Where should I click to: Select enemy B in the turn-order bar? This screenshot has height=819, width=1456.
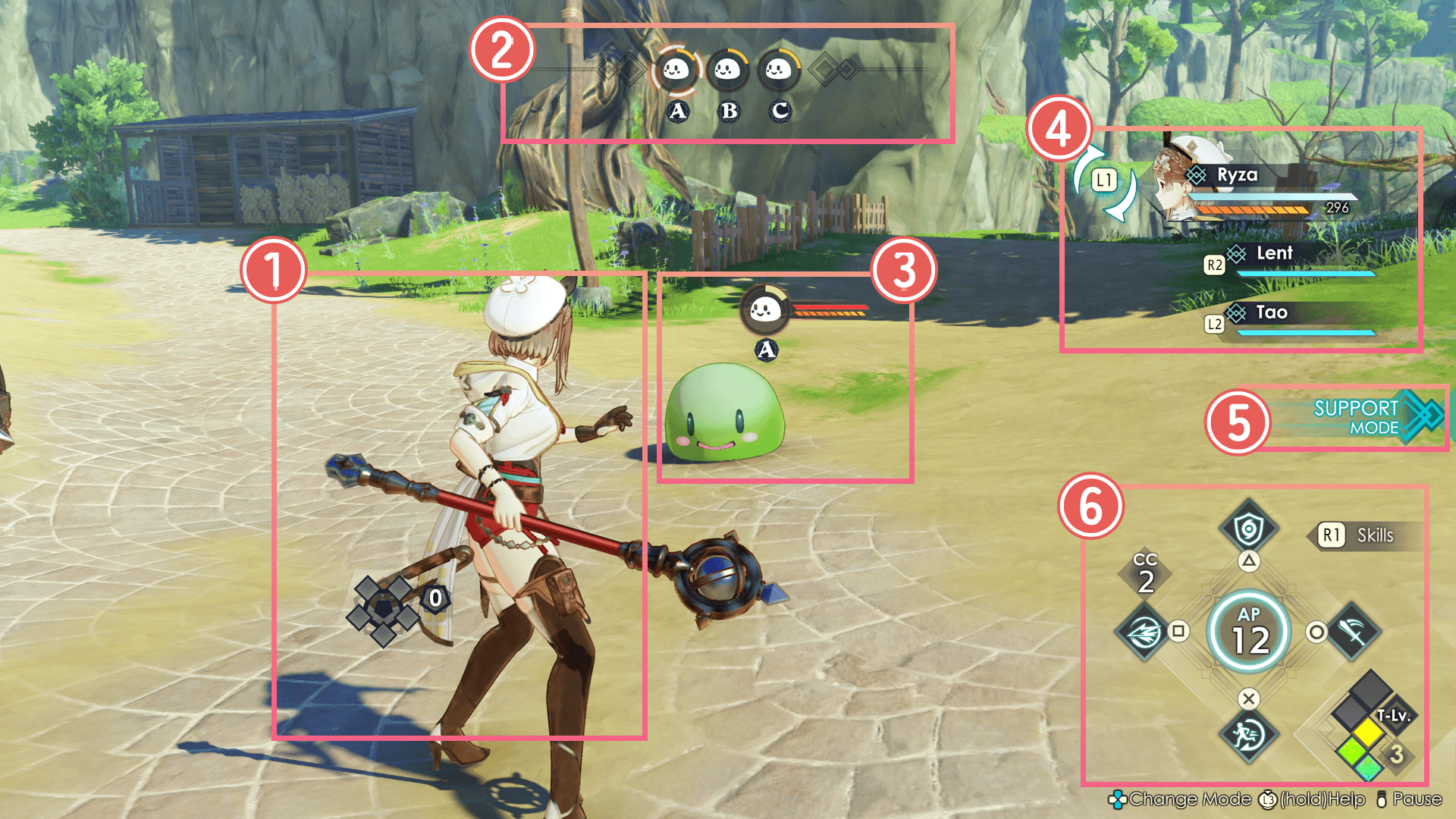point(727,71)
